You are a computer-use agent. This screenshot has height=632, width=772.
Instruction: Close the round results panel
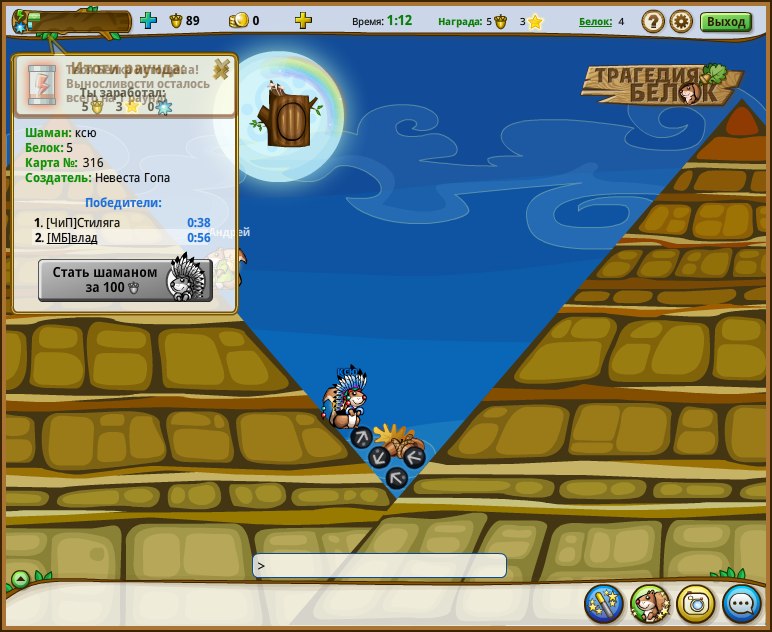tap(222, 68)
